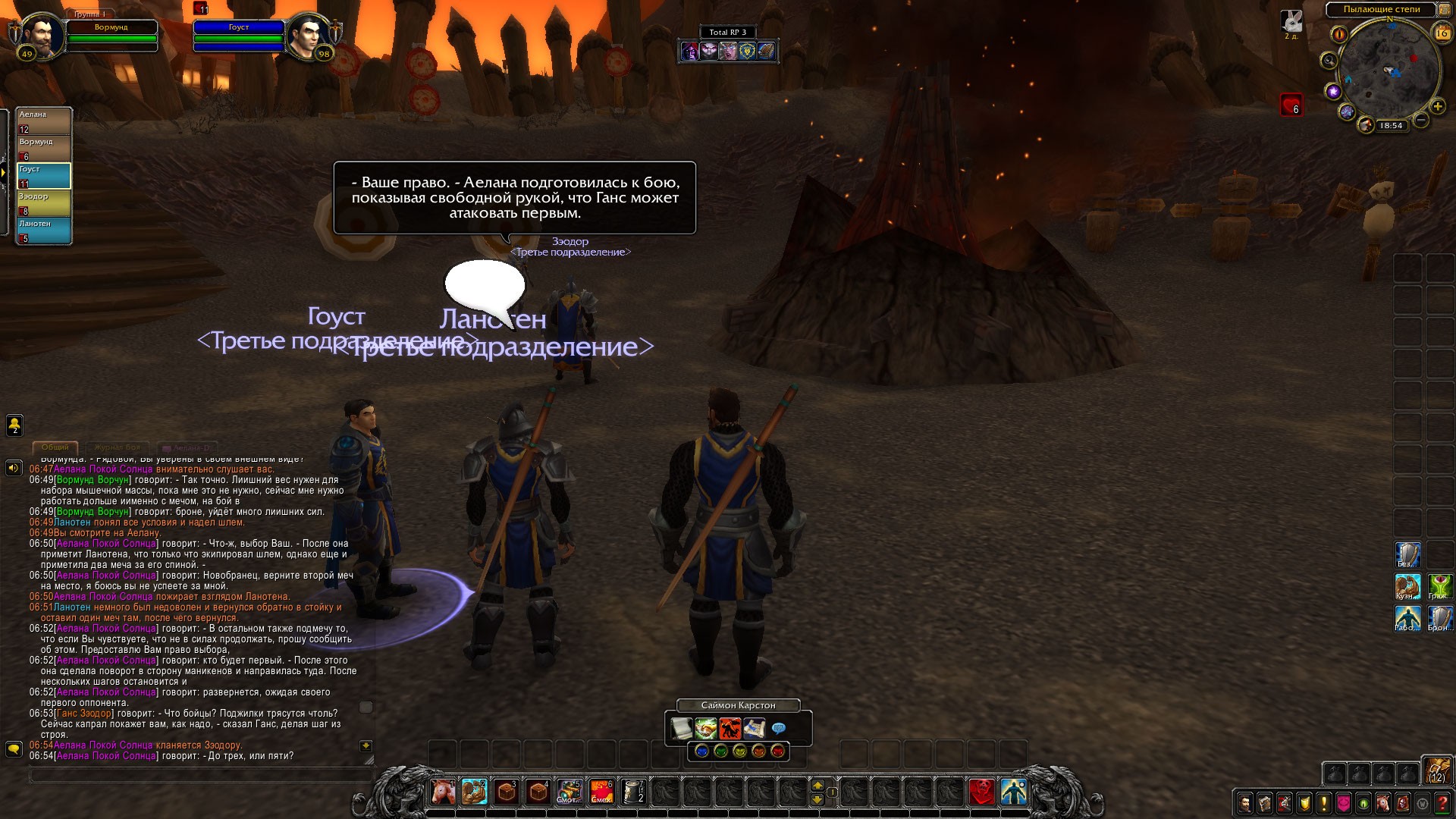Viewport: 1456px width, 819px height.
Task: Page the action bar up
Action: point(817,785)
